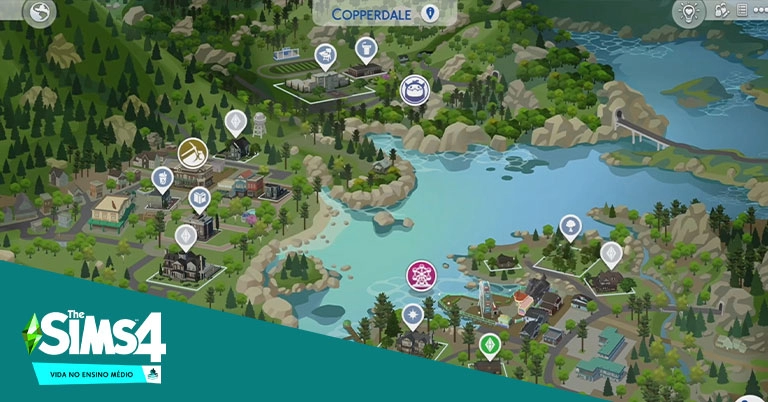
Task: Choose the trophy cup lot marker
Action: (366, 46)
